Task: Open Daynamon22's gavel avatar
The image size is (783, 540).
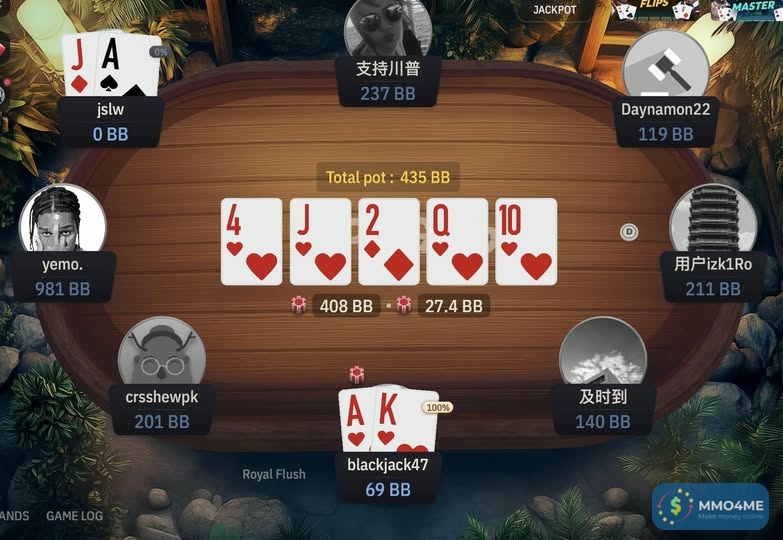Action: coord(665,66)
